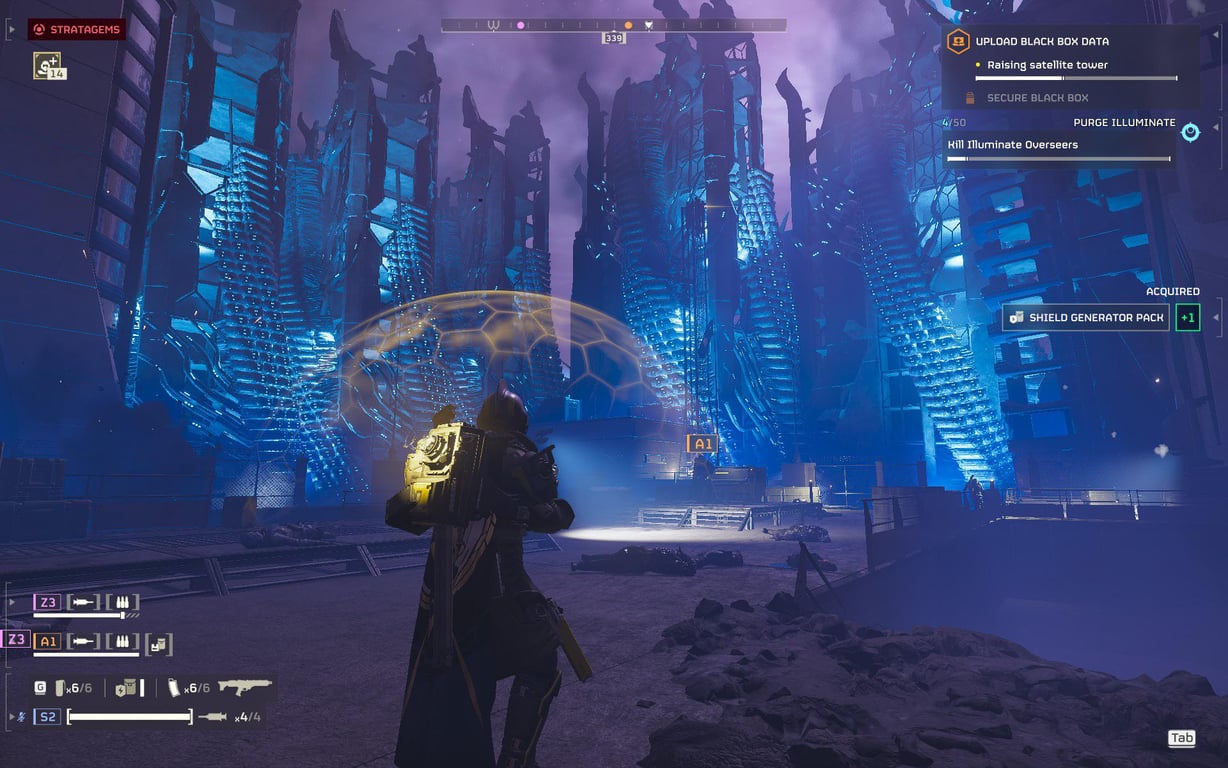The image size is (1228, 768).
Task: Select squadmate A1's tag in the squad list
Action: click(47, 641)
